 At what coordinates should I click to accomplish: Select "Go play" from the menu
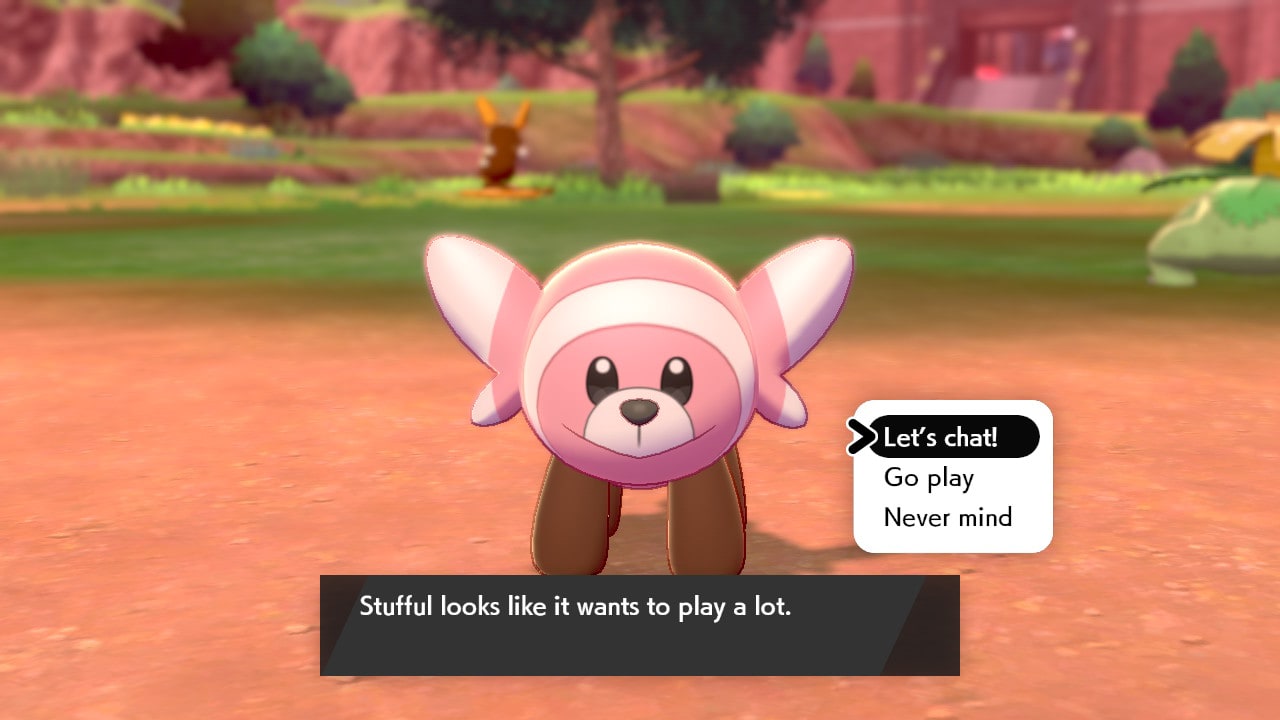point(929,478)
